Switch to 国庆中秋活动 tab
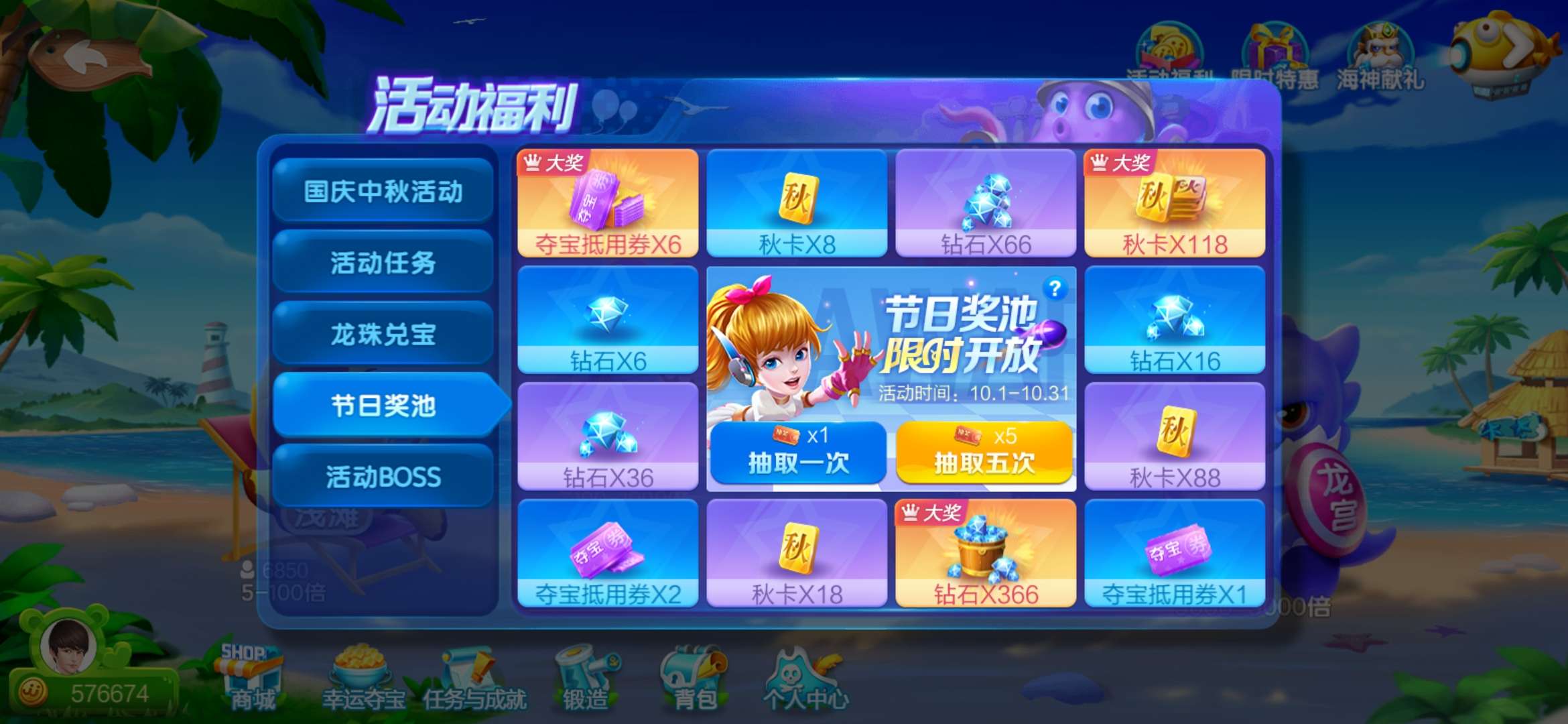 (x=383, y=191)
